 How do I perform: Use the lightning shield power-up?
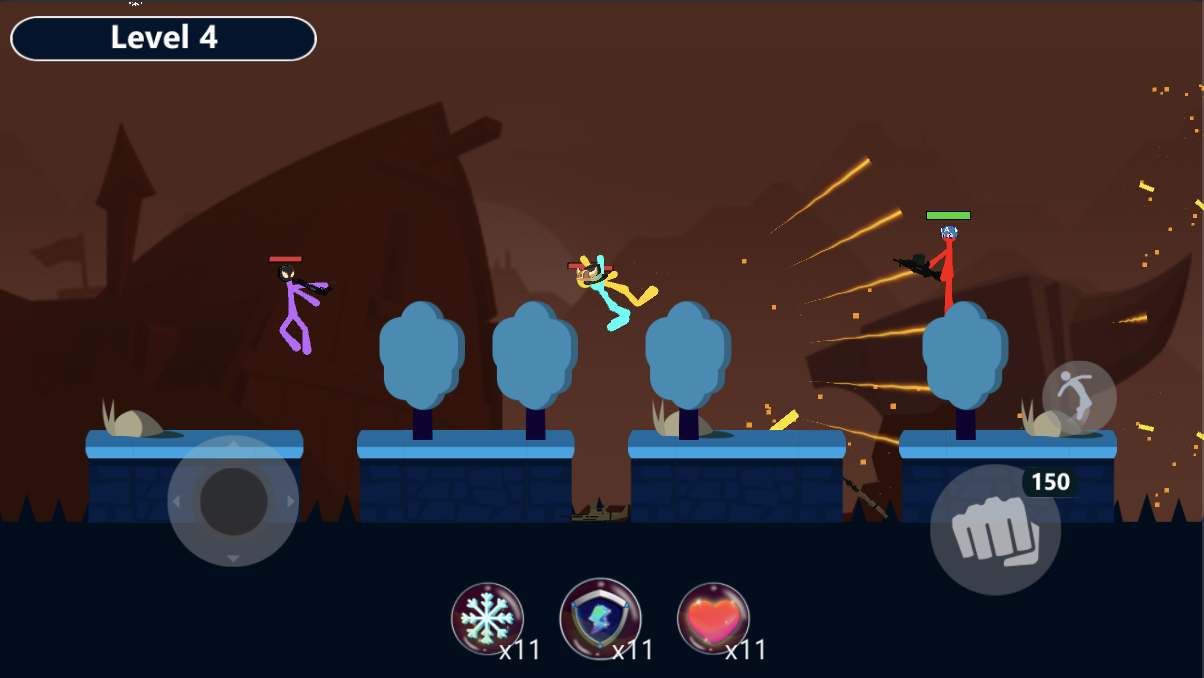pyautogui.click(x=600, y=619)
